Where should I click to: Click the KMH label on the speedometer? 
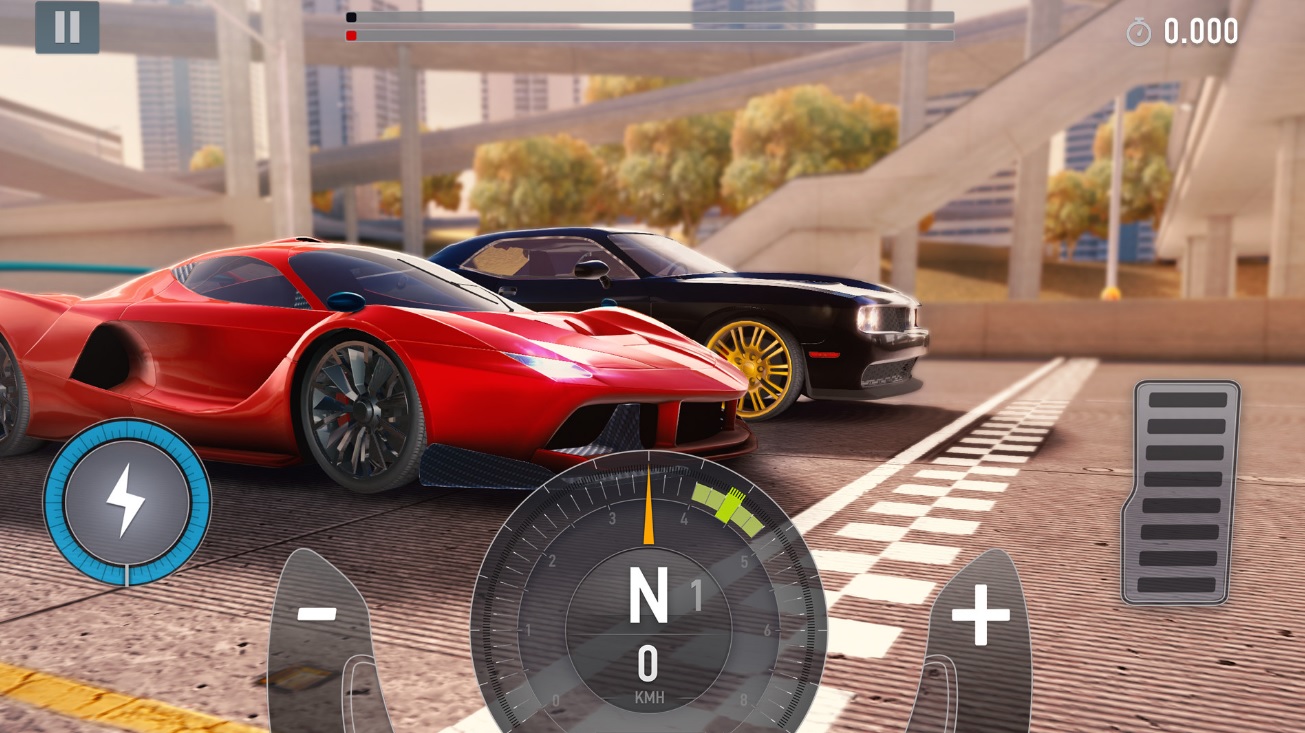(x=651, y=697)
